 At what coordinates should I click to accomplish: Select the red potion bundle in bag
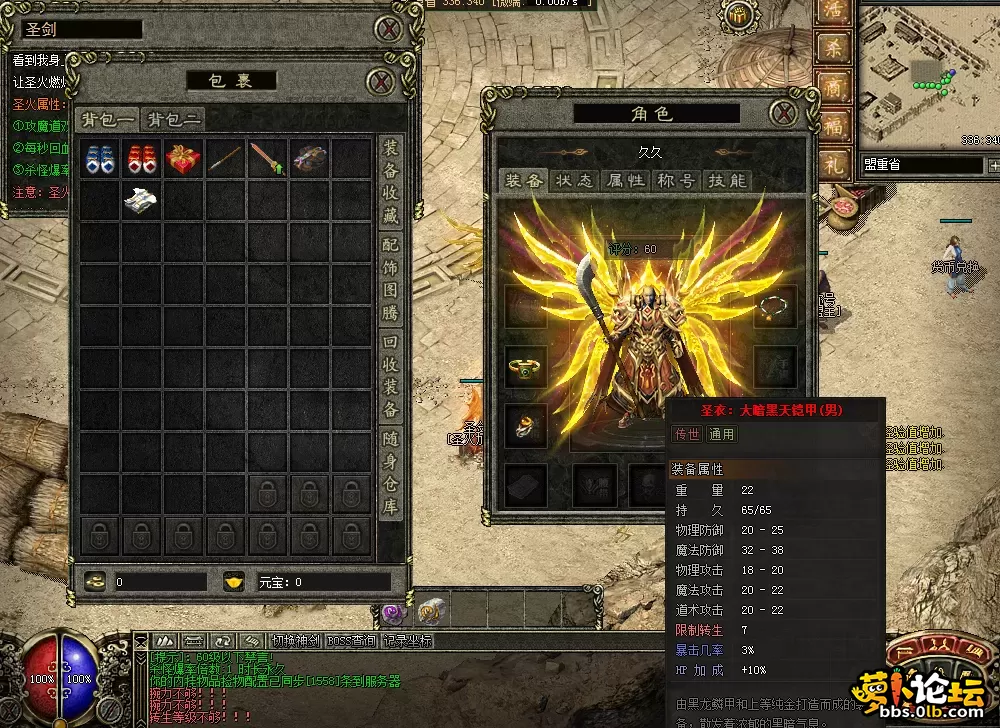(x=140, y=159)
